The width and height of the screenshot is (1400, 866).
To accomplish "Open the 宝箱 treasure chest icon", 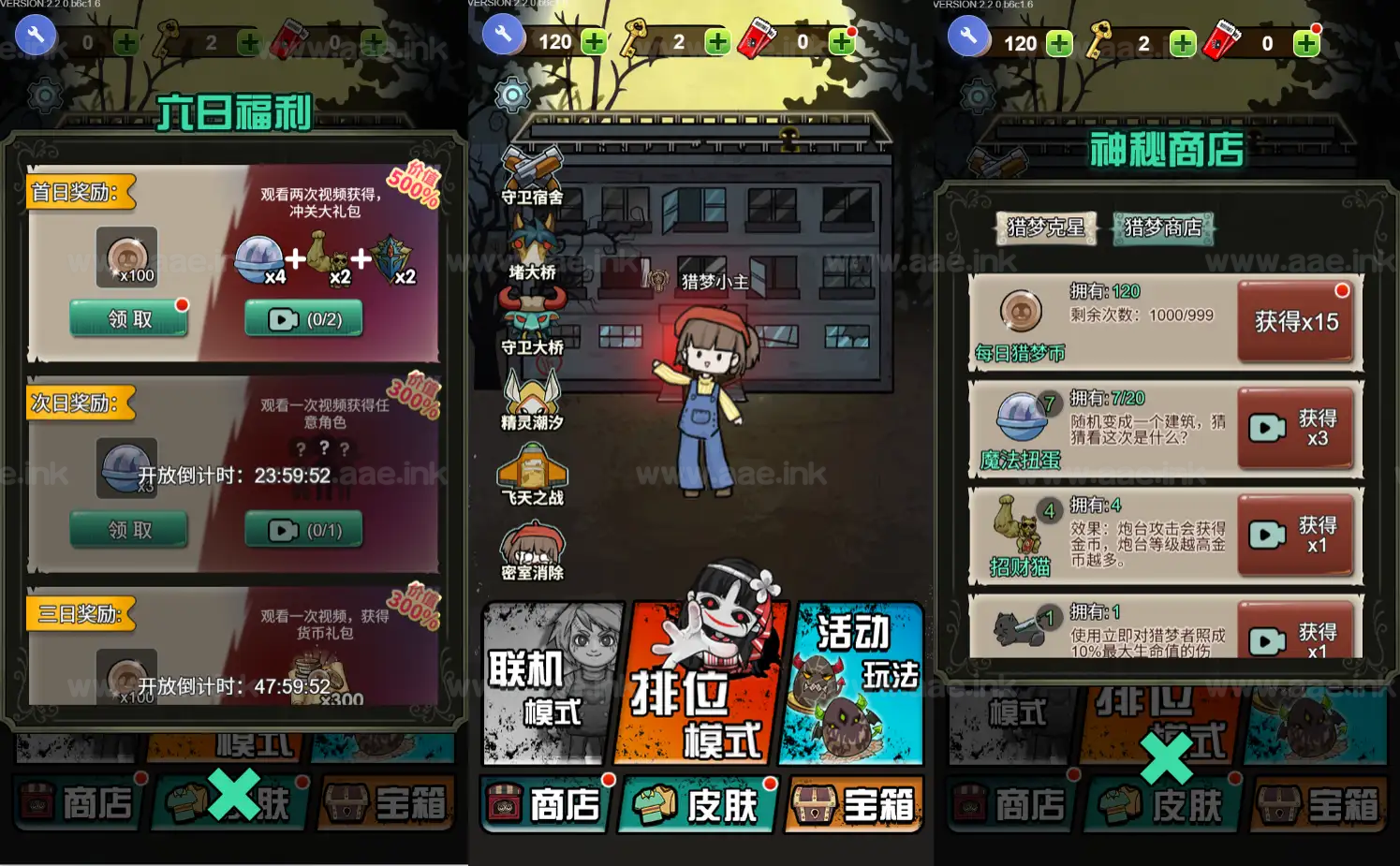I will (x=852, y=805).
